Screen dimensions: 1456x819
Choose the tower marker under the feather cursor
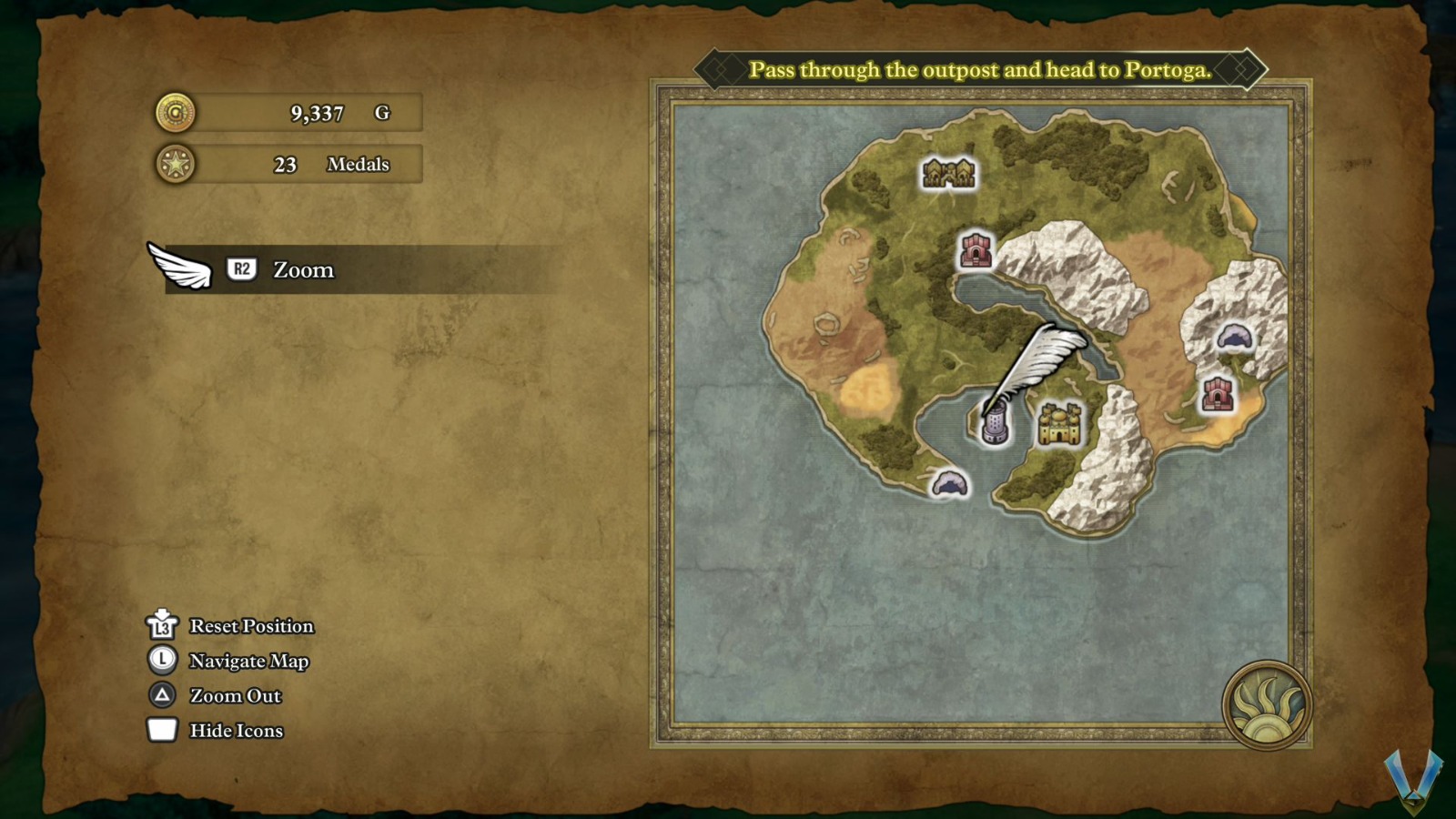point(995,426)
